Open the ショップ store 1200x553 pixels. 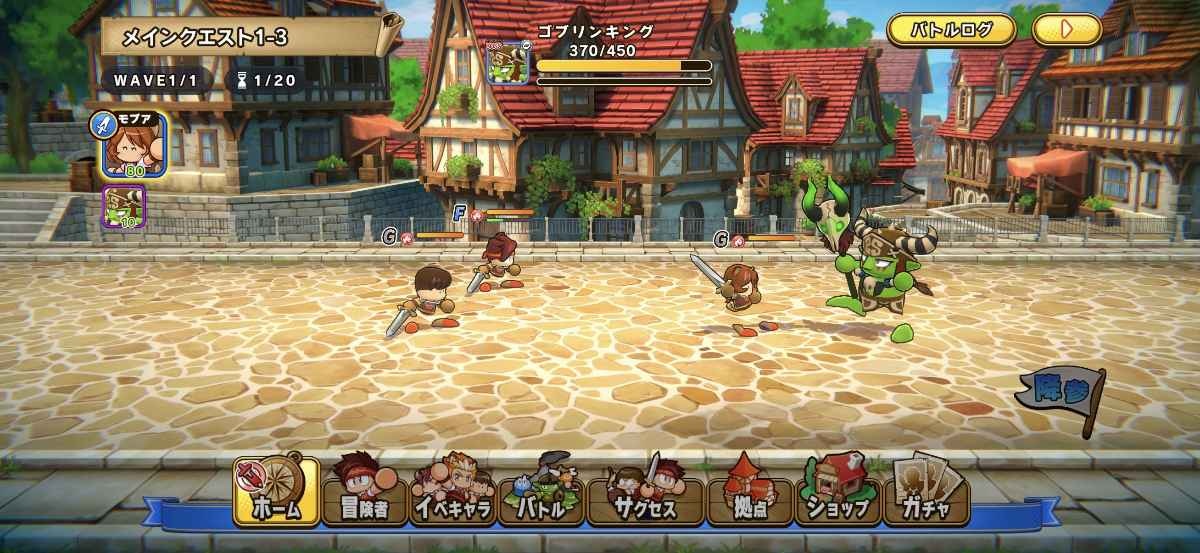838,492
